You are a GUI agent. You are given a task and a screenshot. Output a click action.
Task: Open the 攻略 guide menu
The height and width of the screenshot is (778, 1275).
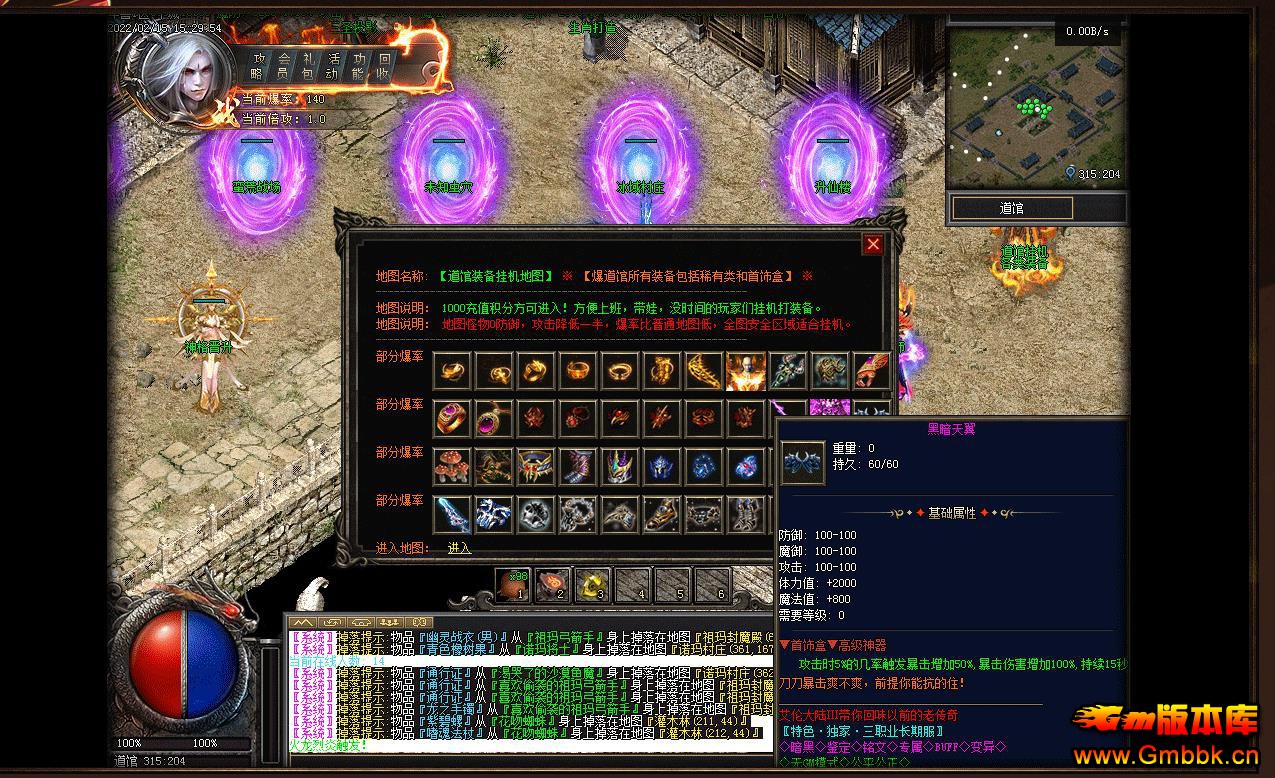(x=258, y=66)
